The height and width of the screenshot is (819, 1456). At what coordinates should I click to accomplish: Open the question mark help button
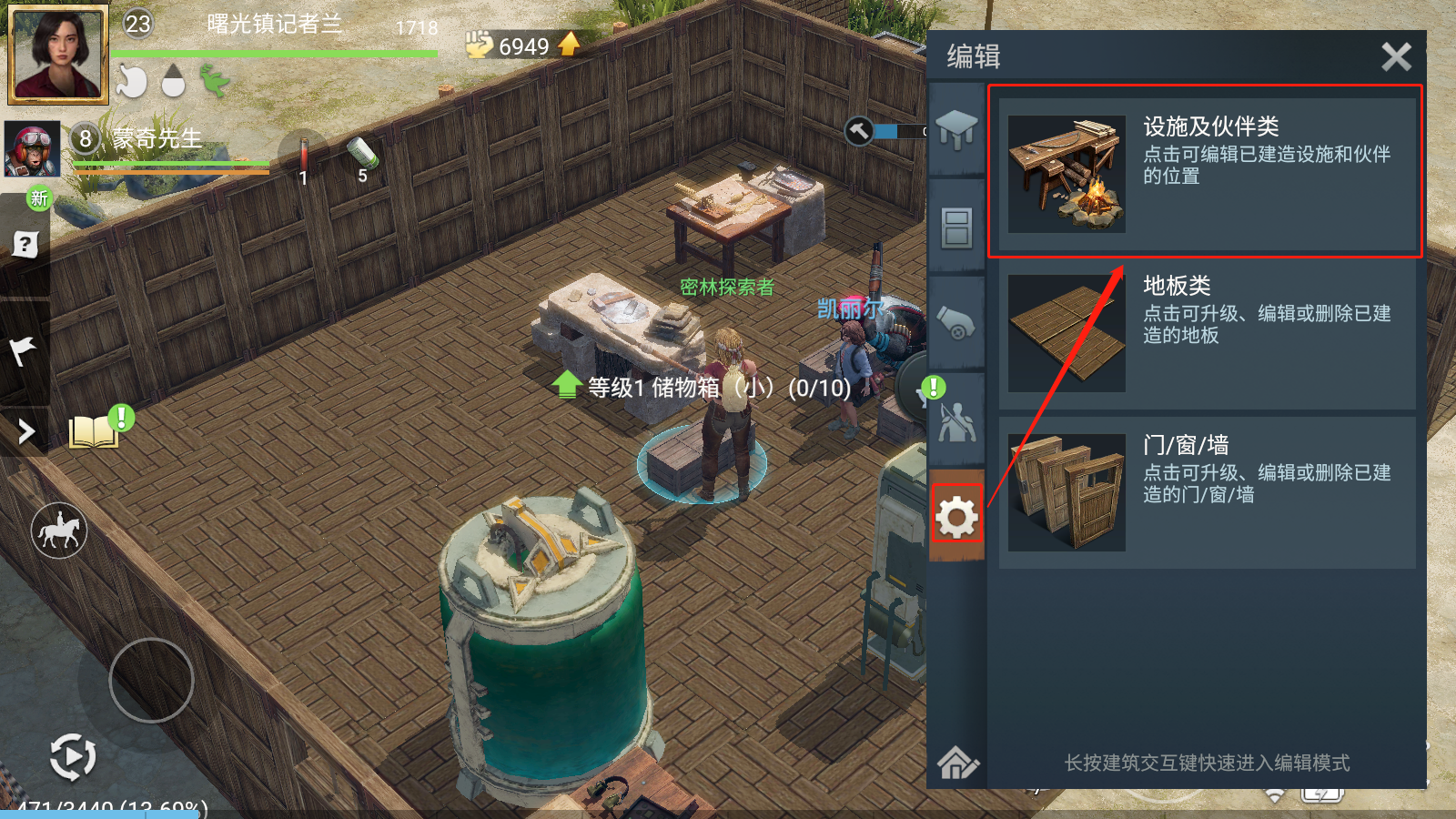point(25,244)
